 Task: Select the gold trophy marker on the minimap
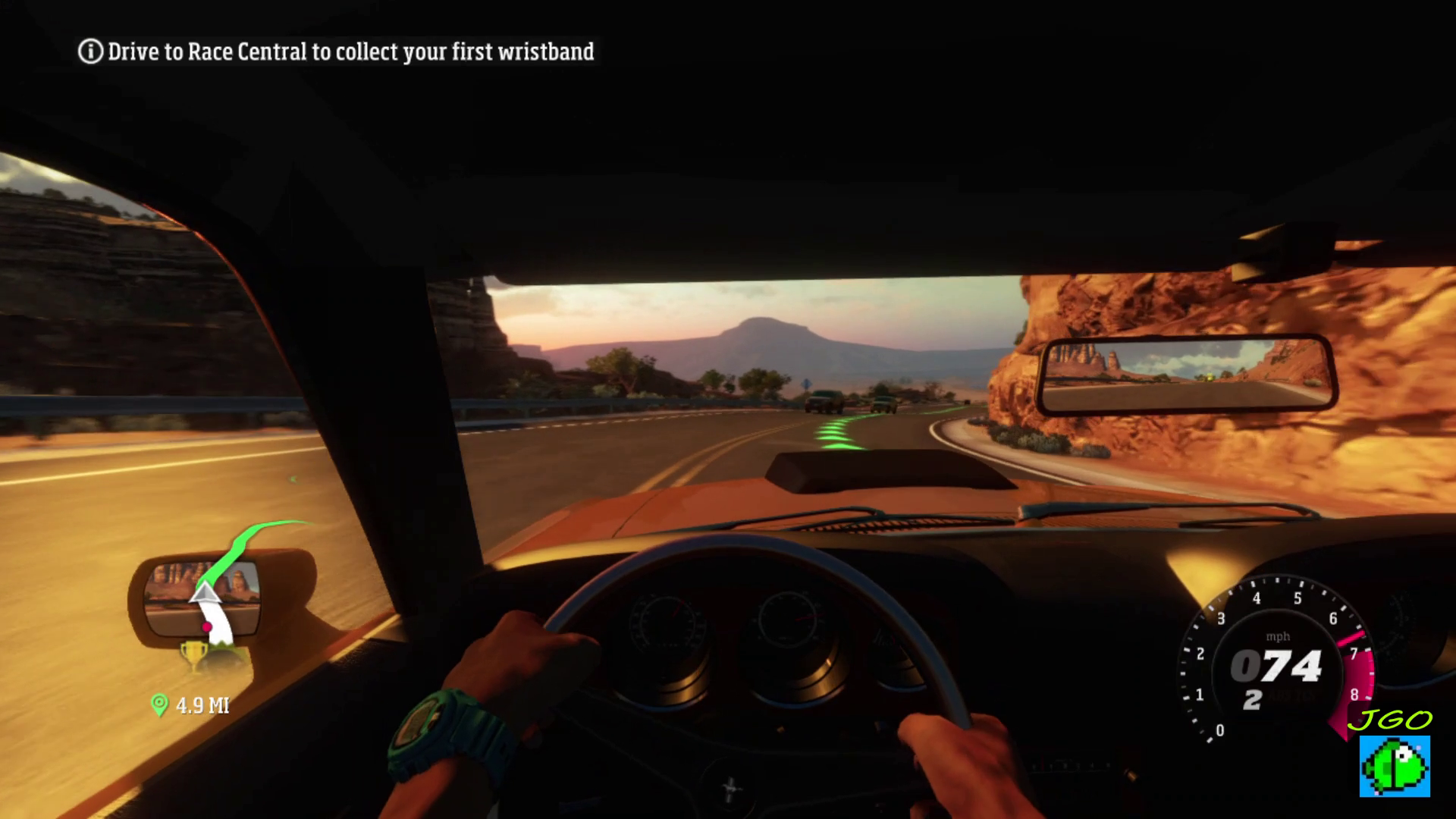click(193, 653)
